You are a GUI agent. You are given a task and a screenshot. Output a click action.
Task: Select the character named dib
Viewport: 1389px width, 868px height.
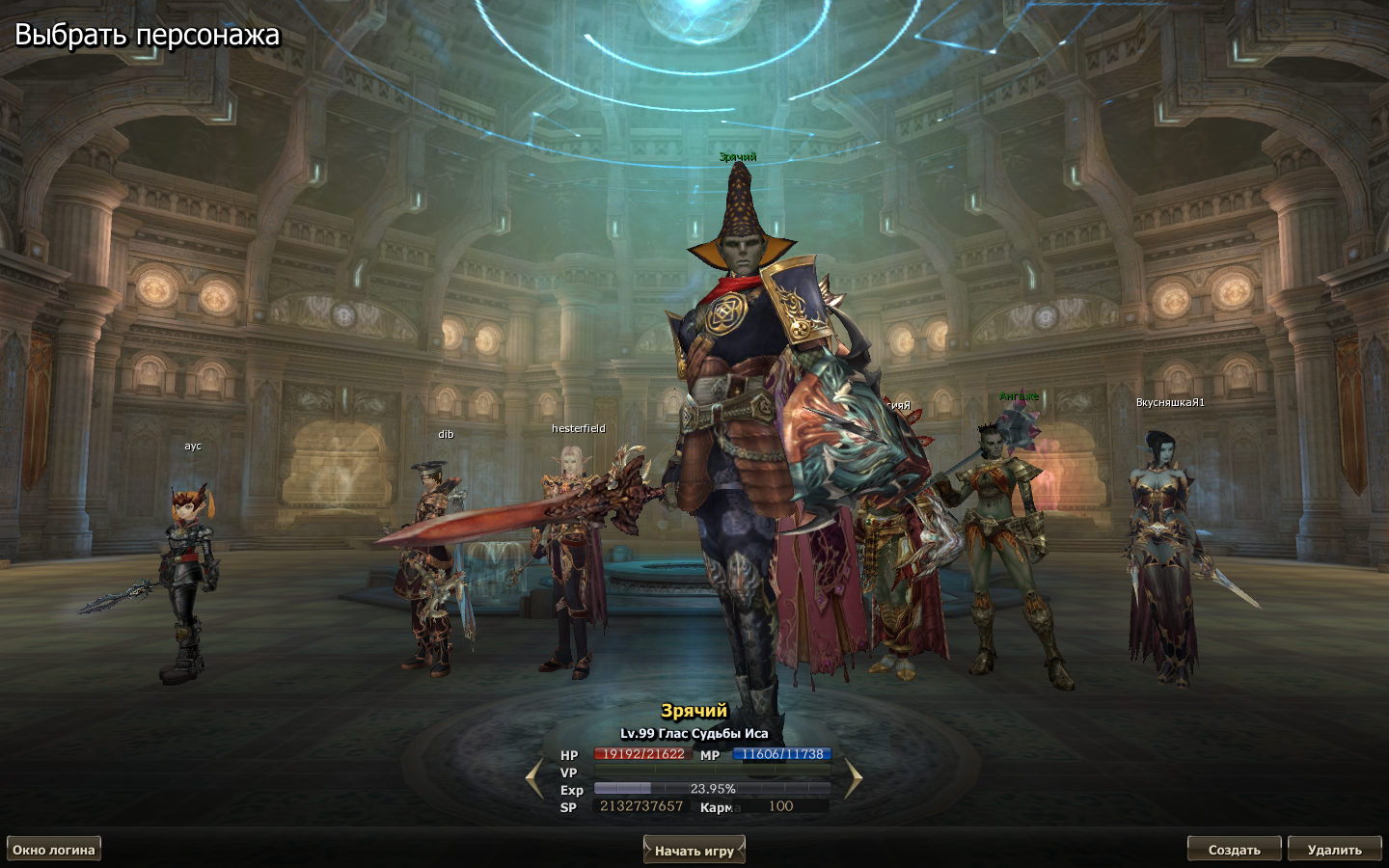[x=430, y=569]
